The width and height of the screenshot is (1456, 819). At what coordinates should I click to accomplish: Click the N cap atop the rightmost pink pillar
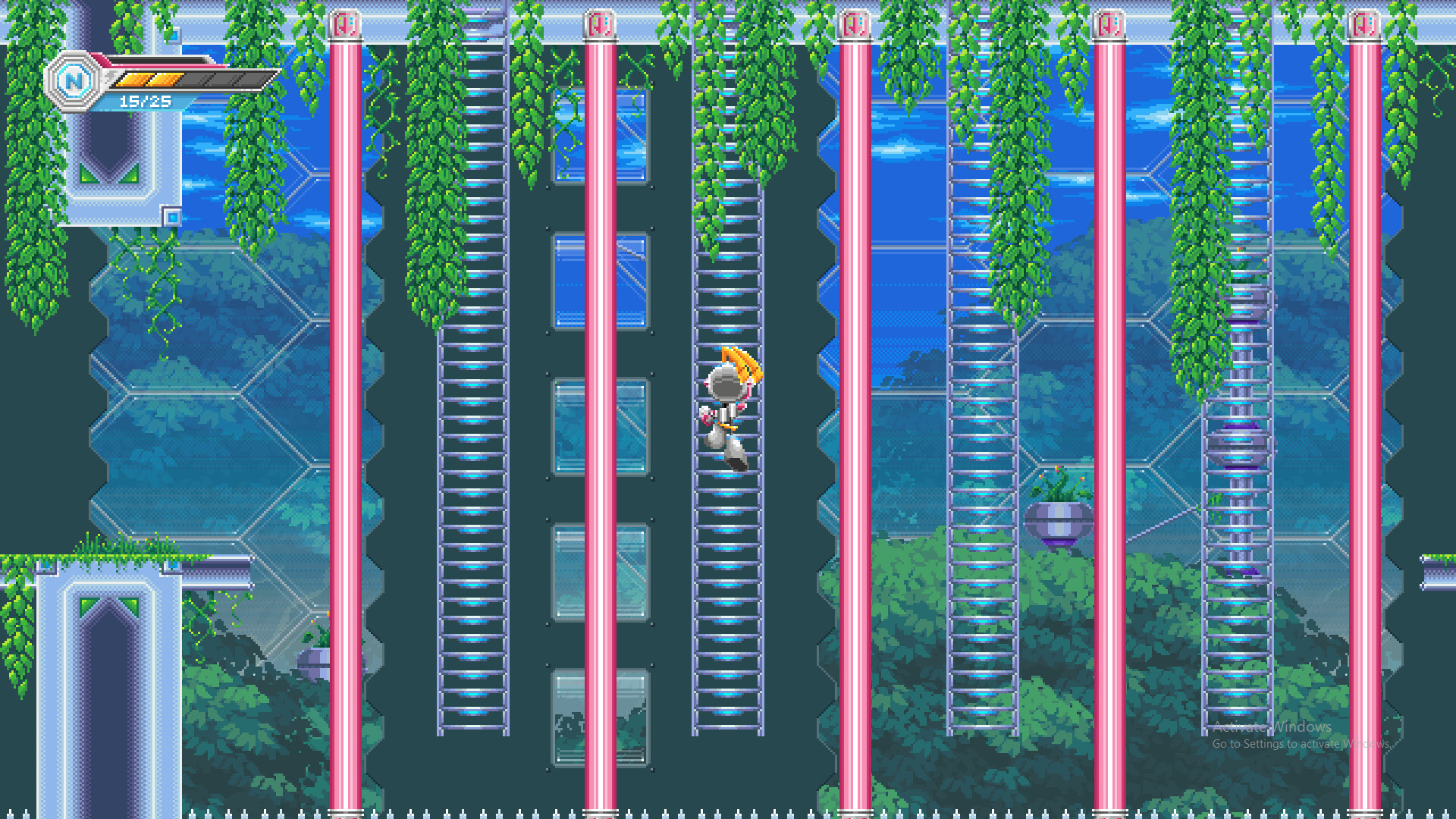(x=1365, y=23)
